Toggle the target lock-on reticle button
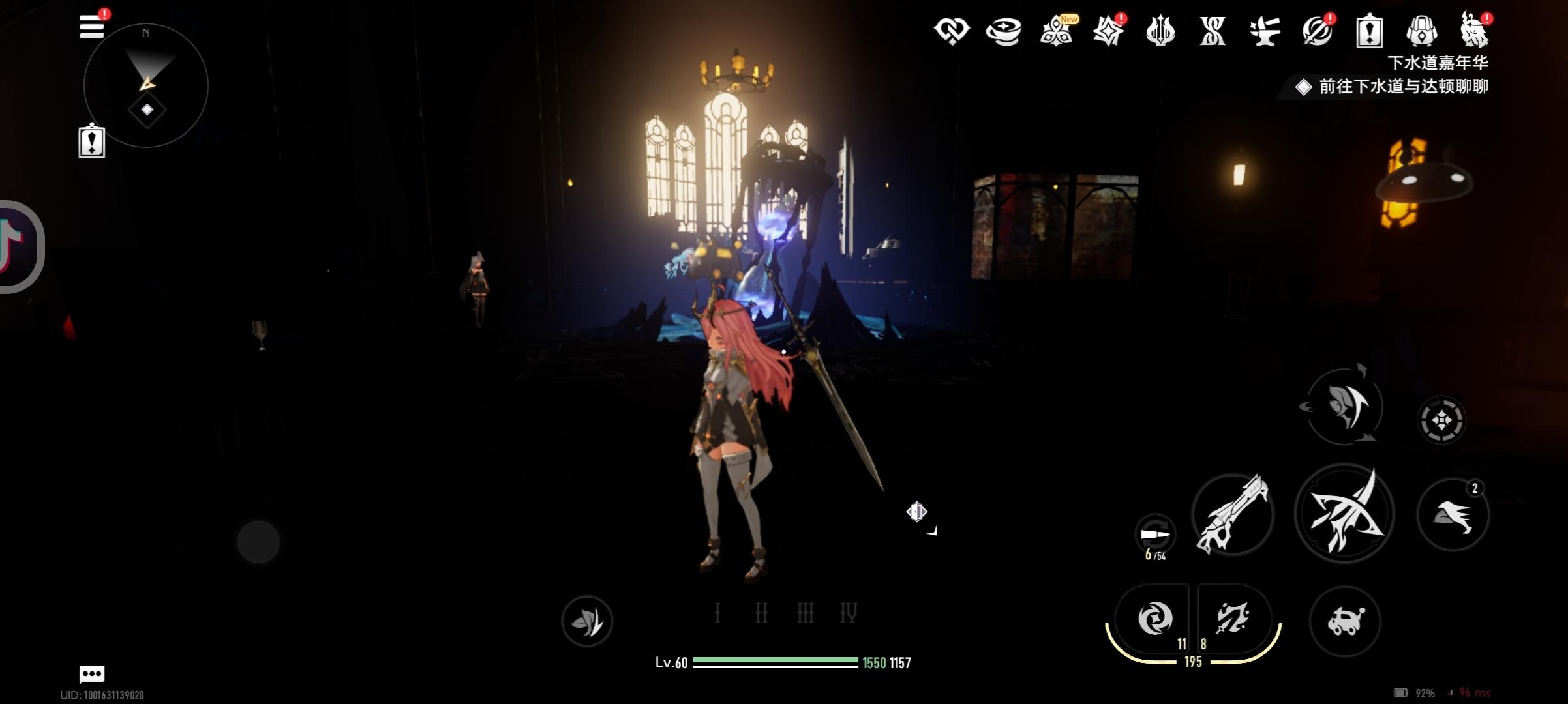This screenshot has width=1568, height=704. point(1441,420)
